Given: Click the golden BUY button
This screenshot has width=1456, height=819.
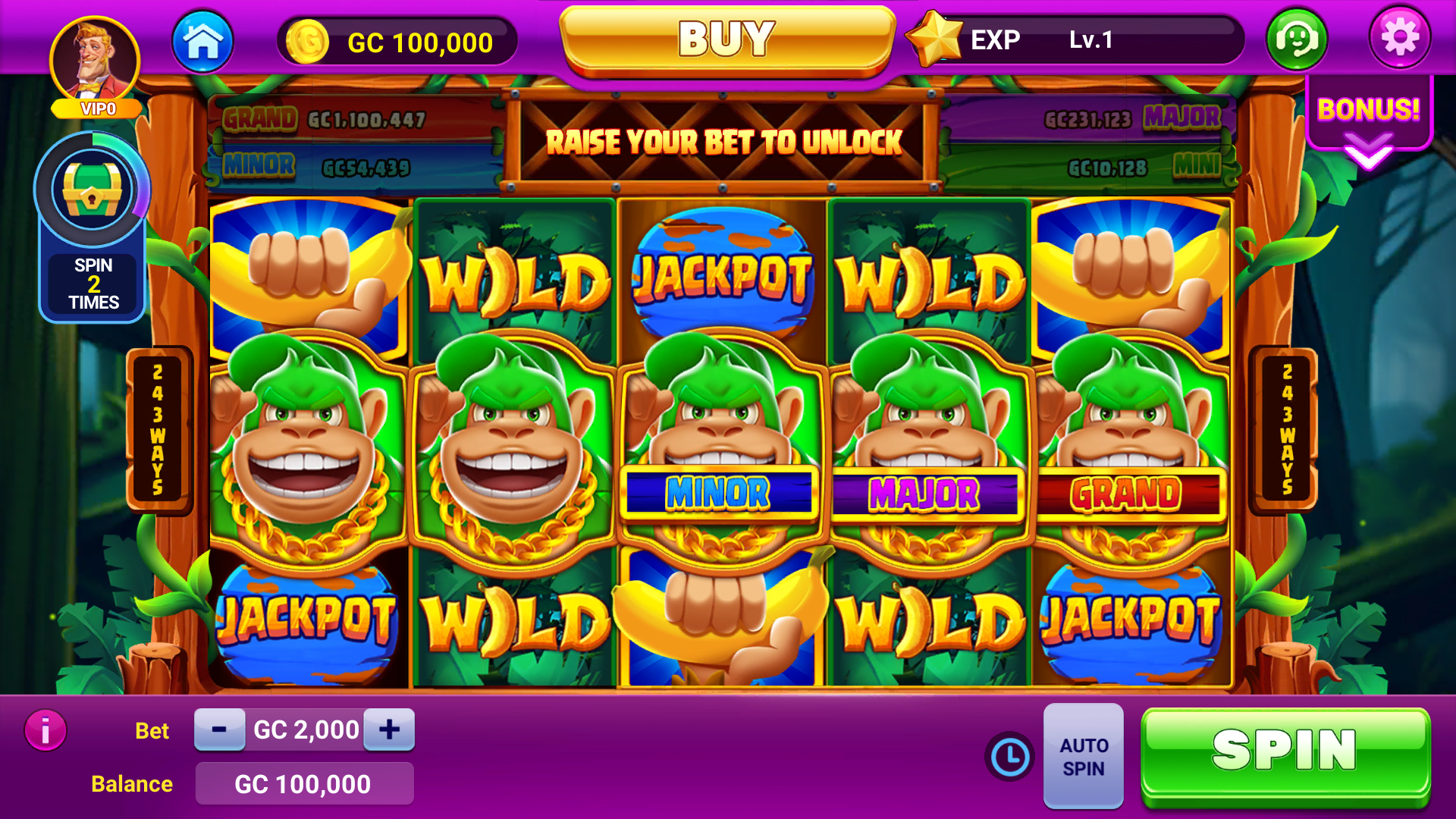Looking at the screenshot, I should point(726,39).
